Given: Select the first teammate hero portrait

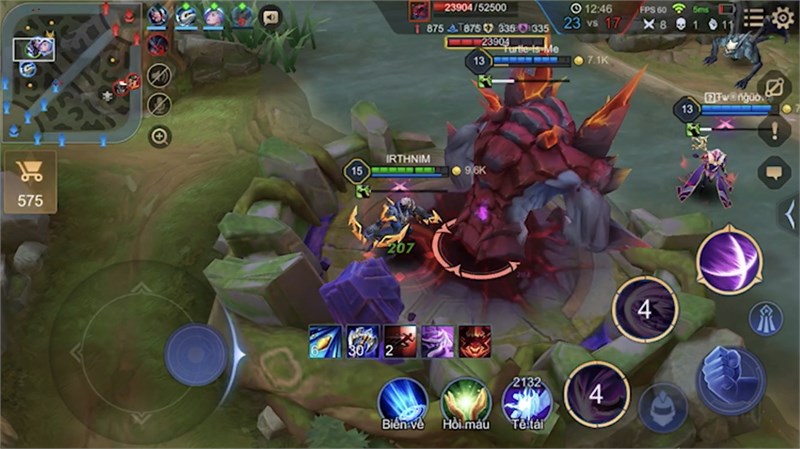Looking at the screenshot, I should (158, 15).
